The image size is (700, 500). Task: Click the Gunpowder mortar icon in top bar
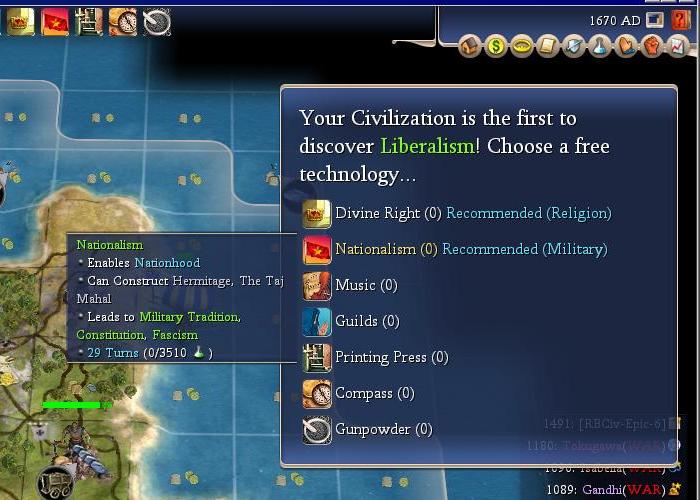(x=157, y=21)
